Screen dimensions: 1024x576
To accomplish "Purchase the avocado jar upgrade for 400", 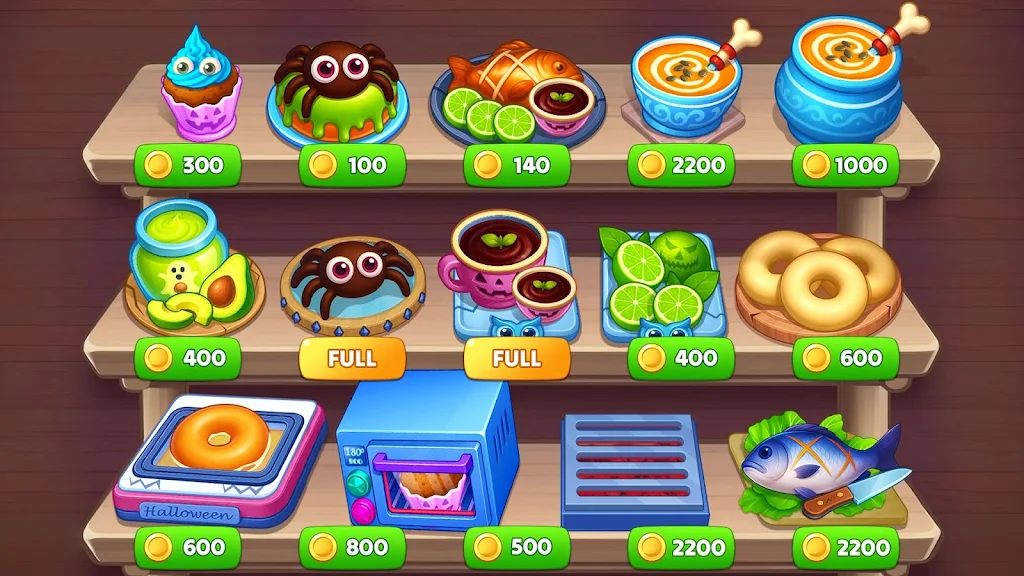I will pos(188,358).
